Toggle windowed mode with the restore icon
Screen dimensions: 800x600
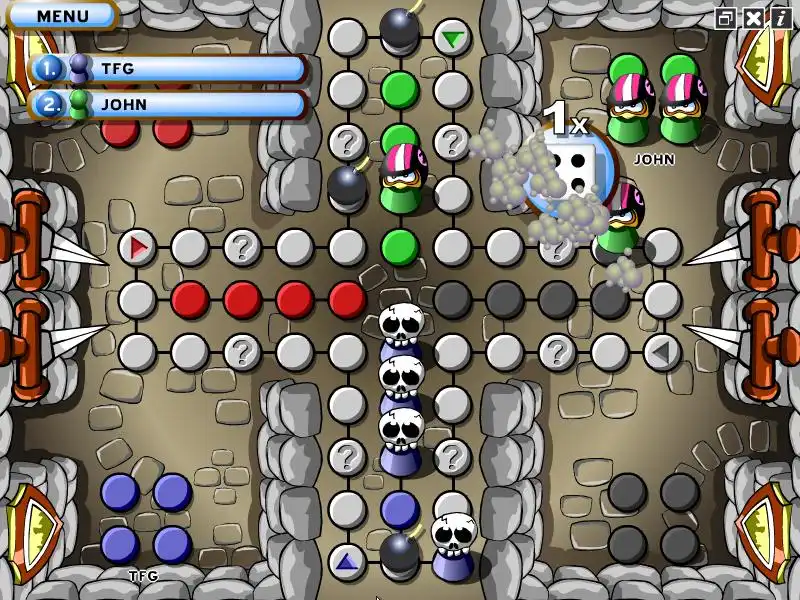(726, 18)
